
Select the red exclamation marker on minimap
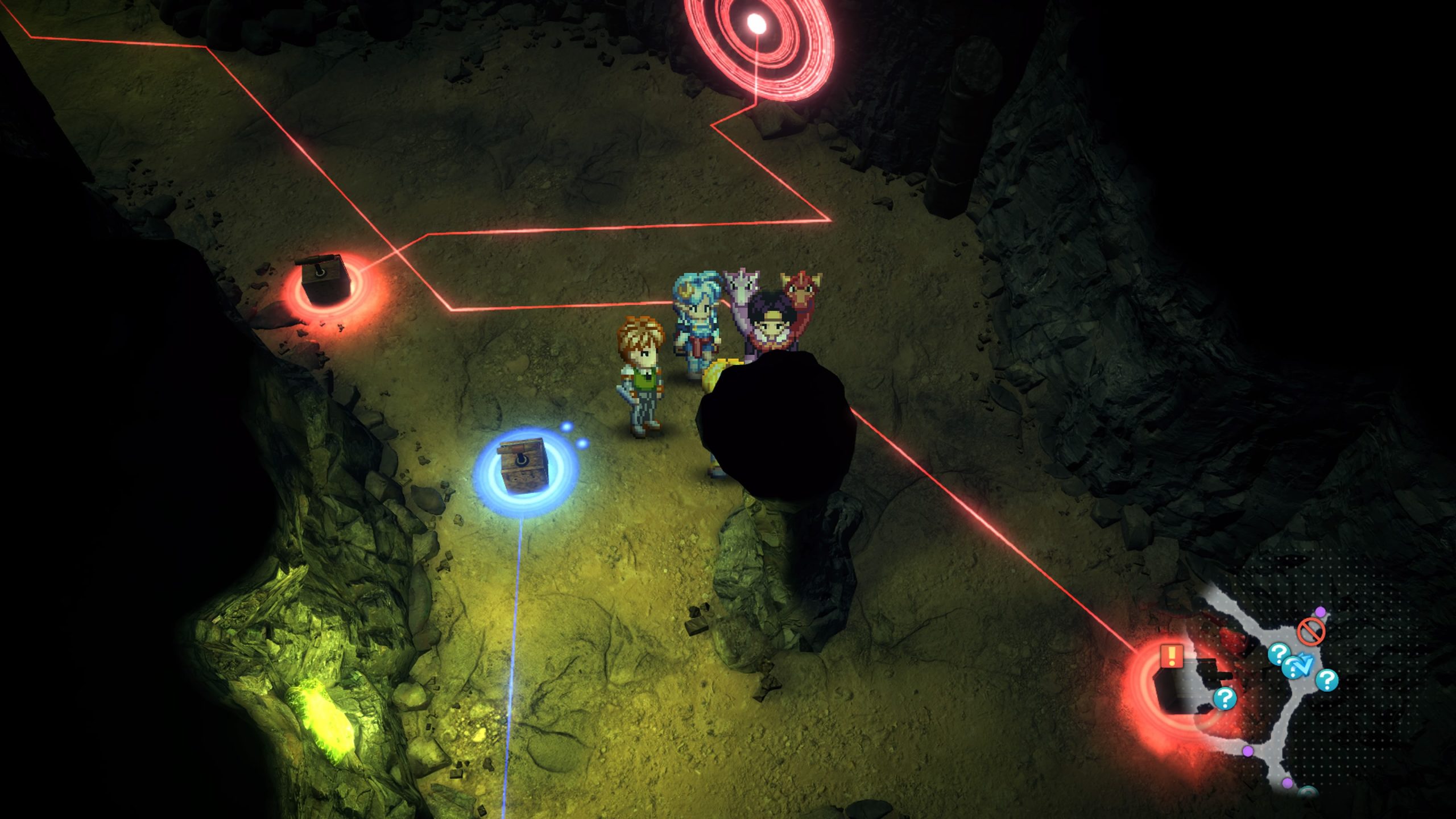pyautogui.click(x=1172, y=656)
